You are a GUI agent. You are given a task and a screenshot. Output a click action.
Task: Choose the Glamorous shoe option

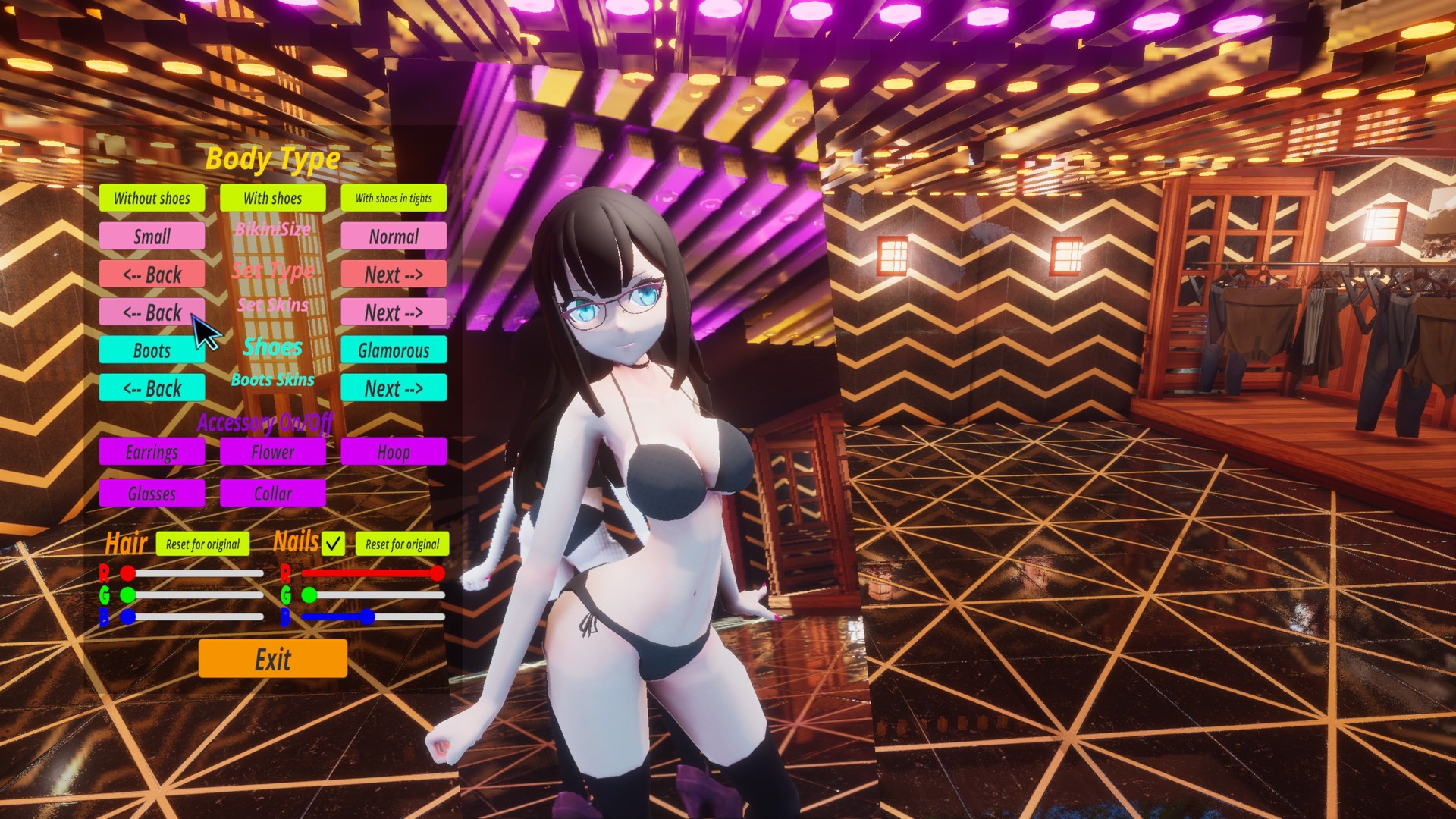394,350
